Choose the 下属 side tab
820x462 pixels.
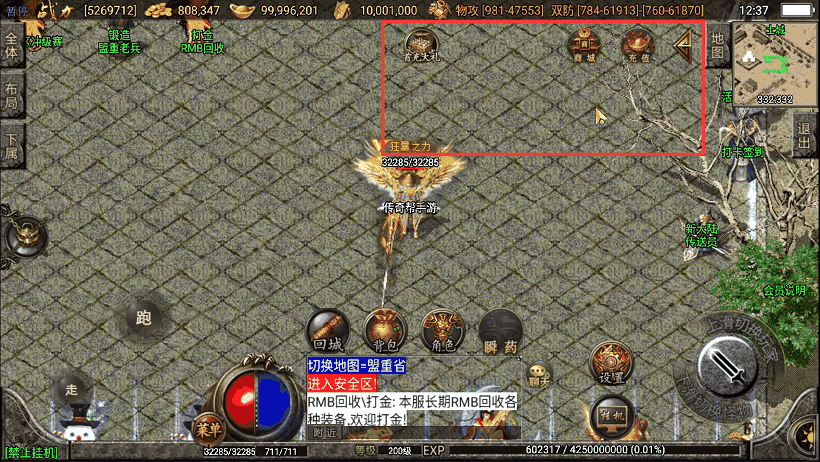12,146
